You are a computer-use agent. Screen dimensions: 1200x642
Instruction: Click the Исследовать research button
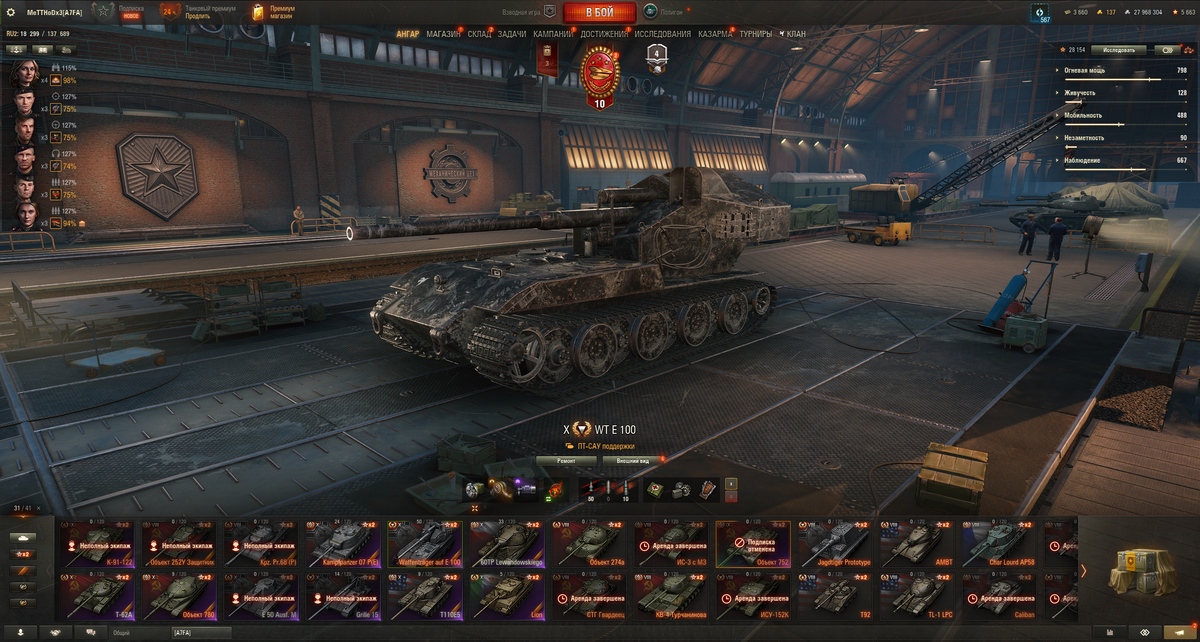[1118, 49]
